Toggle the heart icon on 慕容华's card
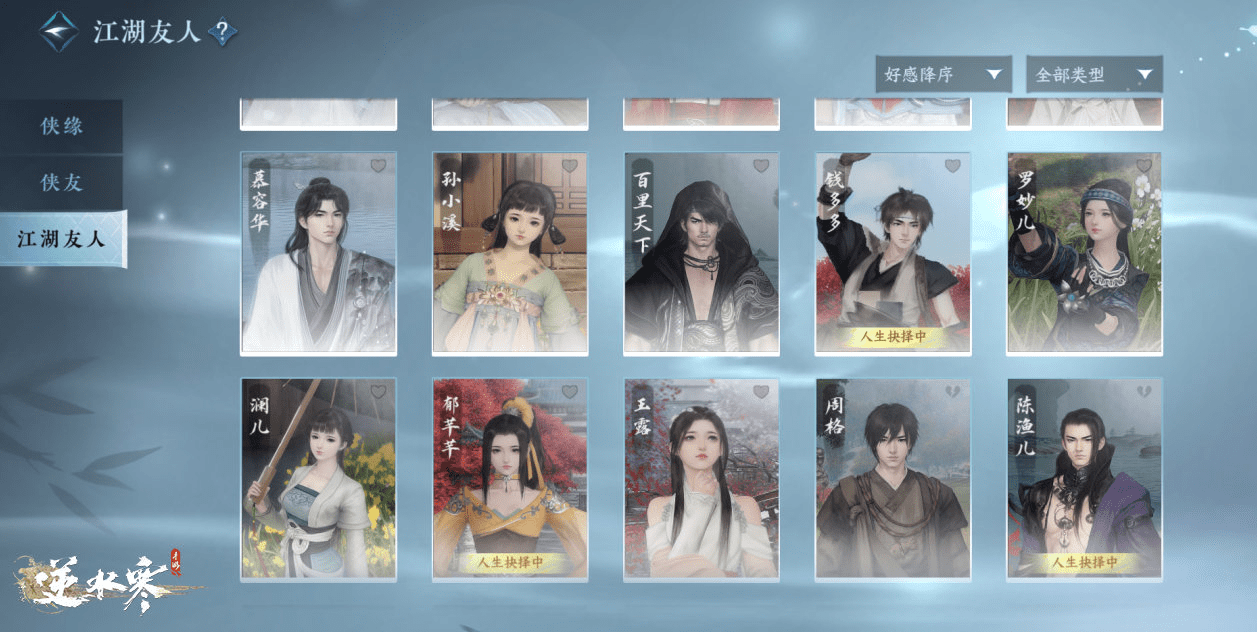Image resolution: width=1257 pixels, height=632 pixels. 379,166
